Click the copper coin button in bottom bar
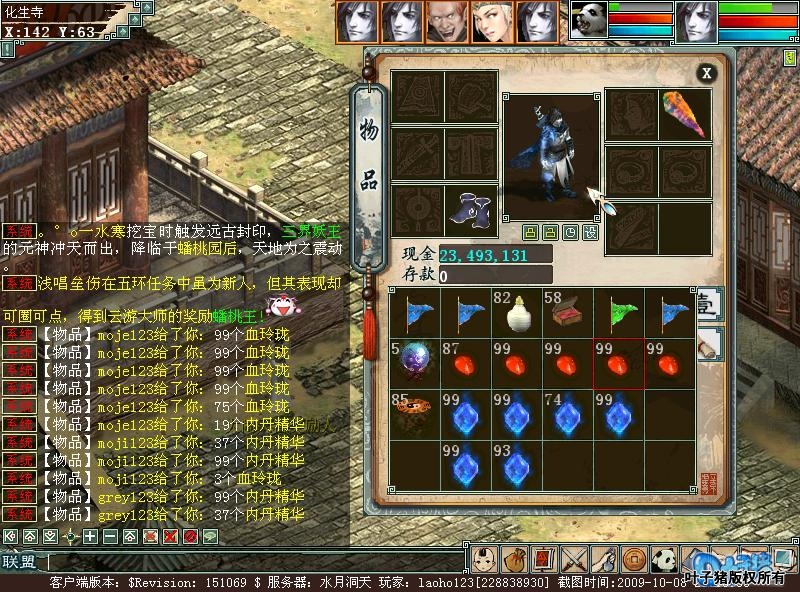800x592 pixels. click(634, 558)
